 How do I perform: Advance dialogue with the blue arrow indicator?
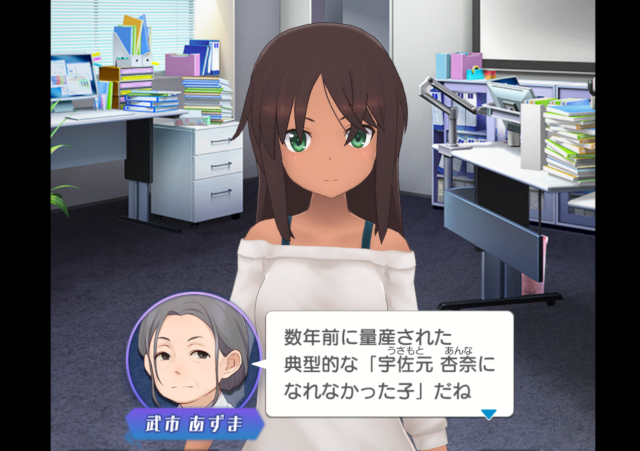[488, 414]
